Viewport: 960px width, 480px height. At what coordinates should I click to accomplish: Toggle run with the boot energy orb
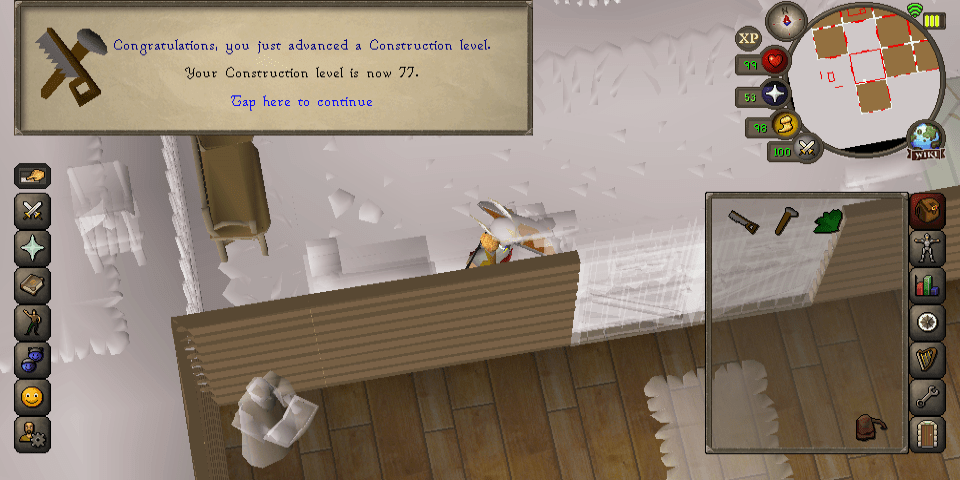tap(785, 125)
